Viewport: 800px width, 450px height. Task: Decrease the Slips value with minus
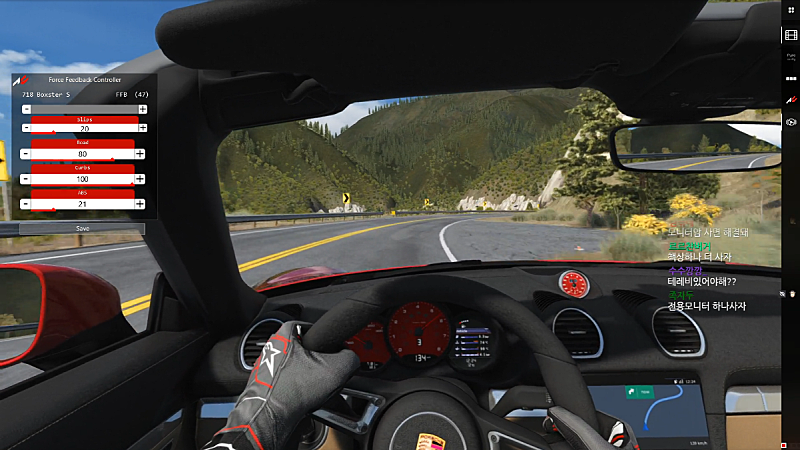coord(25,129)
